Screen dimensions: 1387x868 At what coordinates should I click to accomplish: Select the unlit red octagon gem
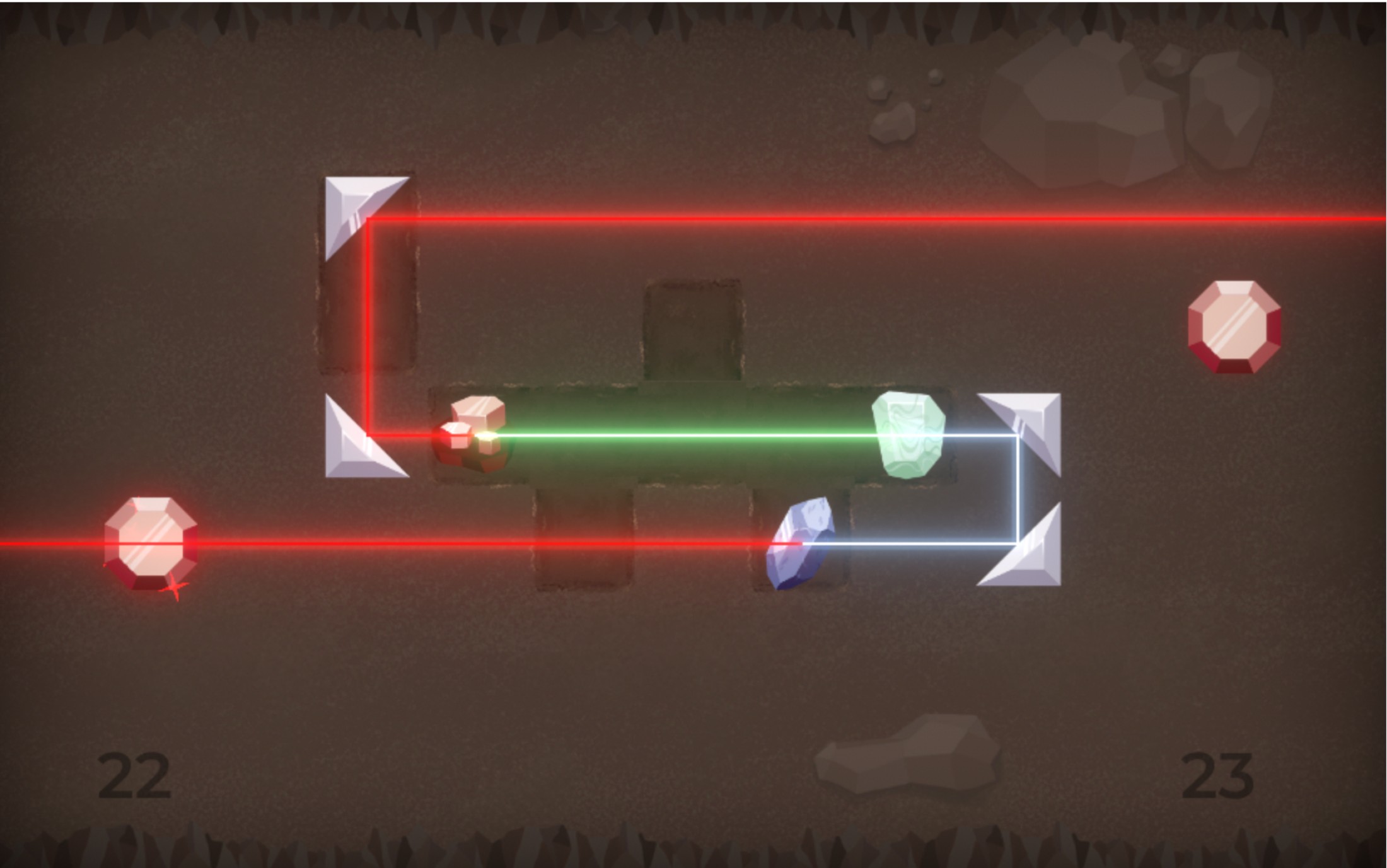tap(1234, 327)
